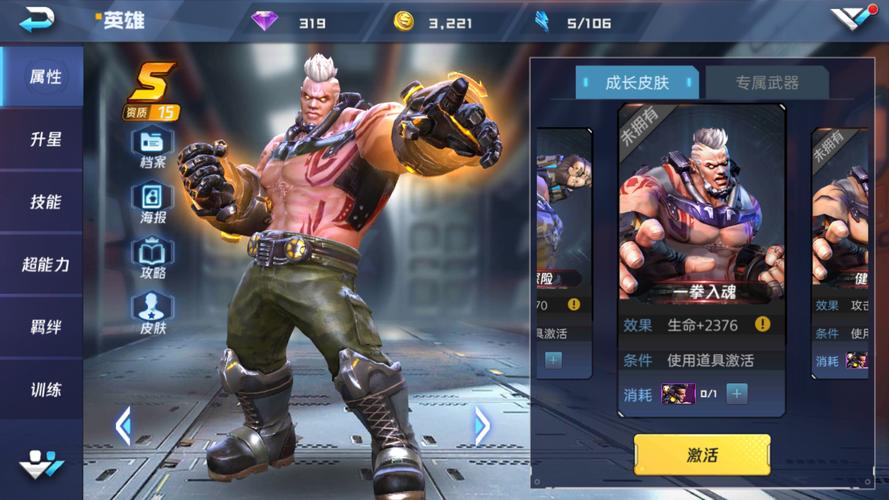Open the 技能 skills tab
889x500 pixels.
[x=45, y=202]
